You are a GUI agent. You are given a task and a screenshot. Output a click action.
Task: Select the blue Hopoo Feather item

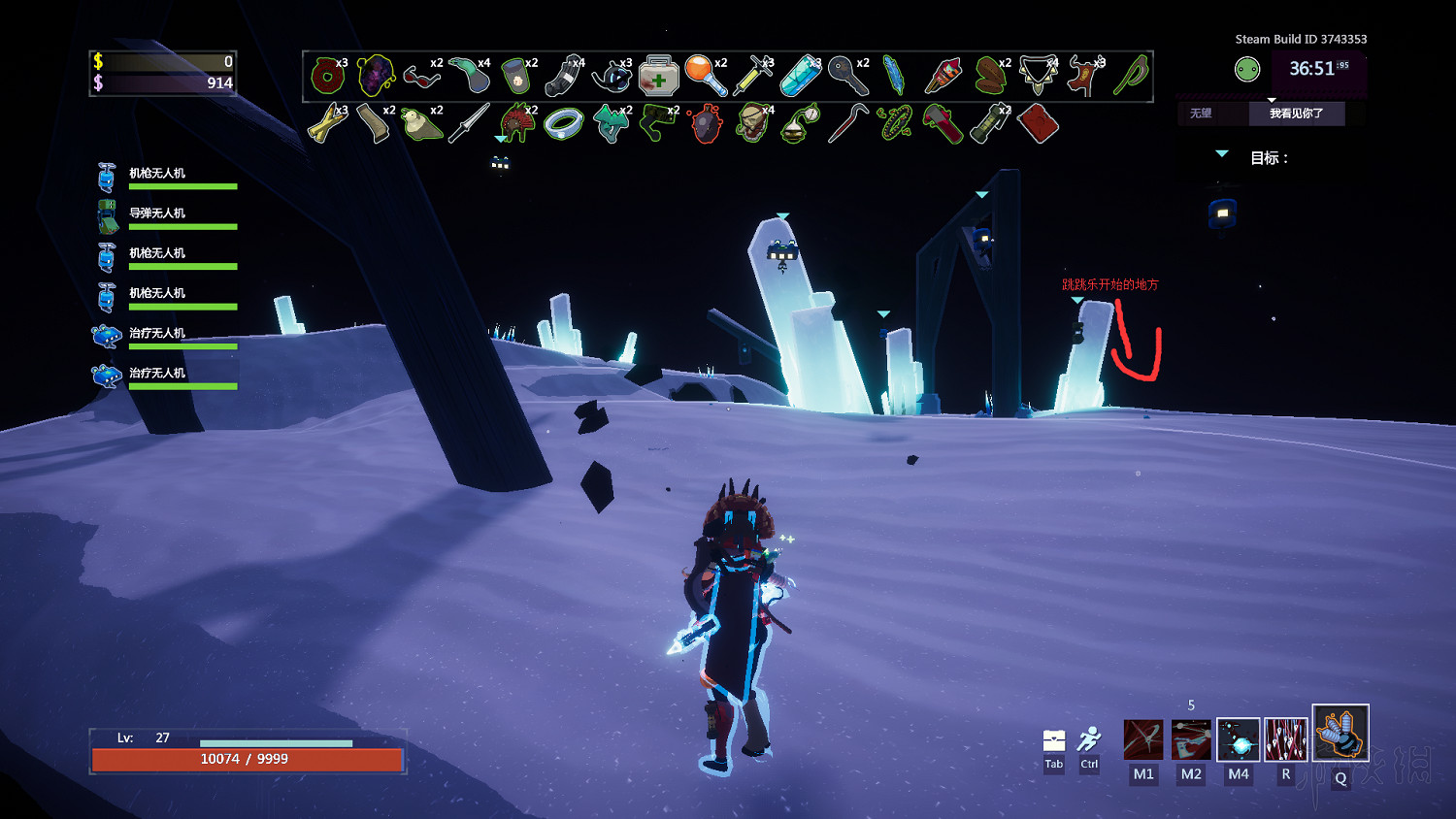[x=894, y=76]
